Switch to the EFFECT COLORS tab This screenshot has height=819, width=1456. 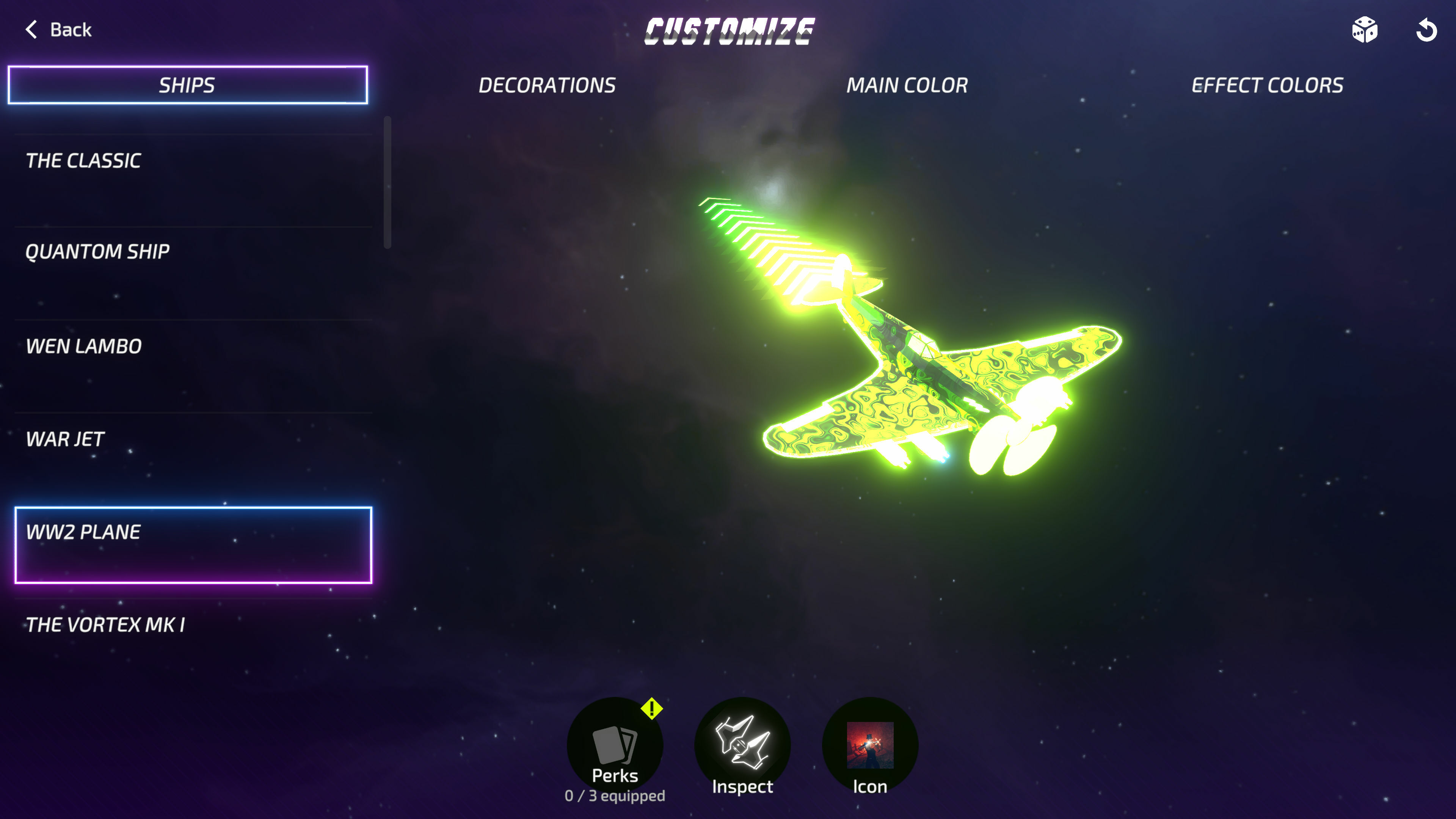pos(1267,85)
